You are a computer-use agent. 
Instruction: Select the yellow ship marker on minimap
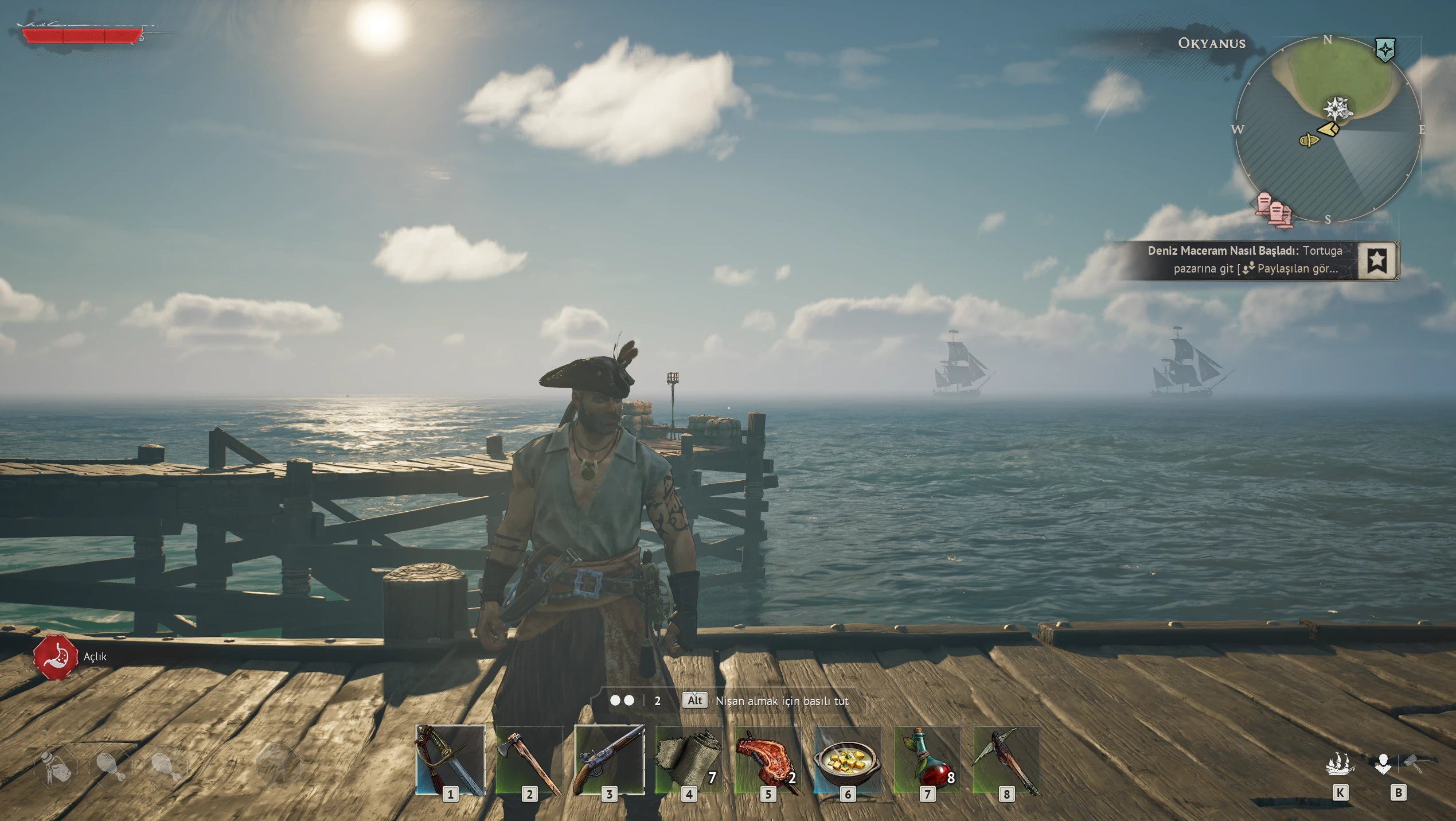[x=1308, y=140]
